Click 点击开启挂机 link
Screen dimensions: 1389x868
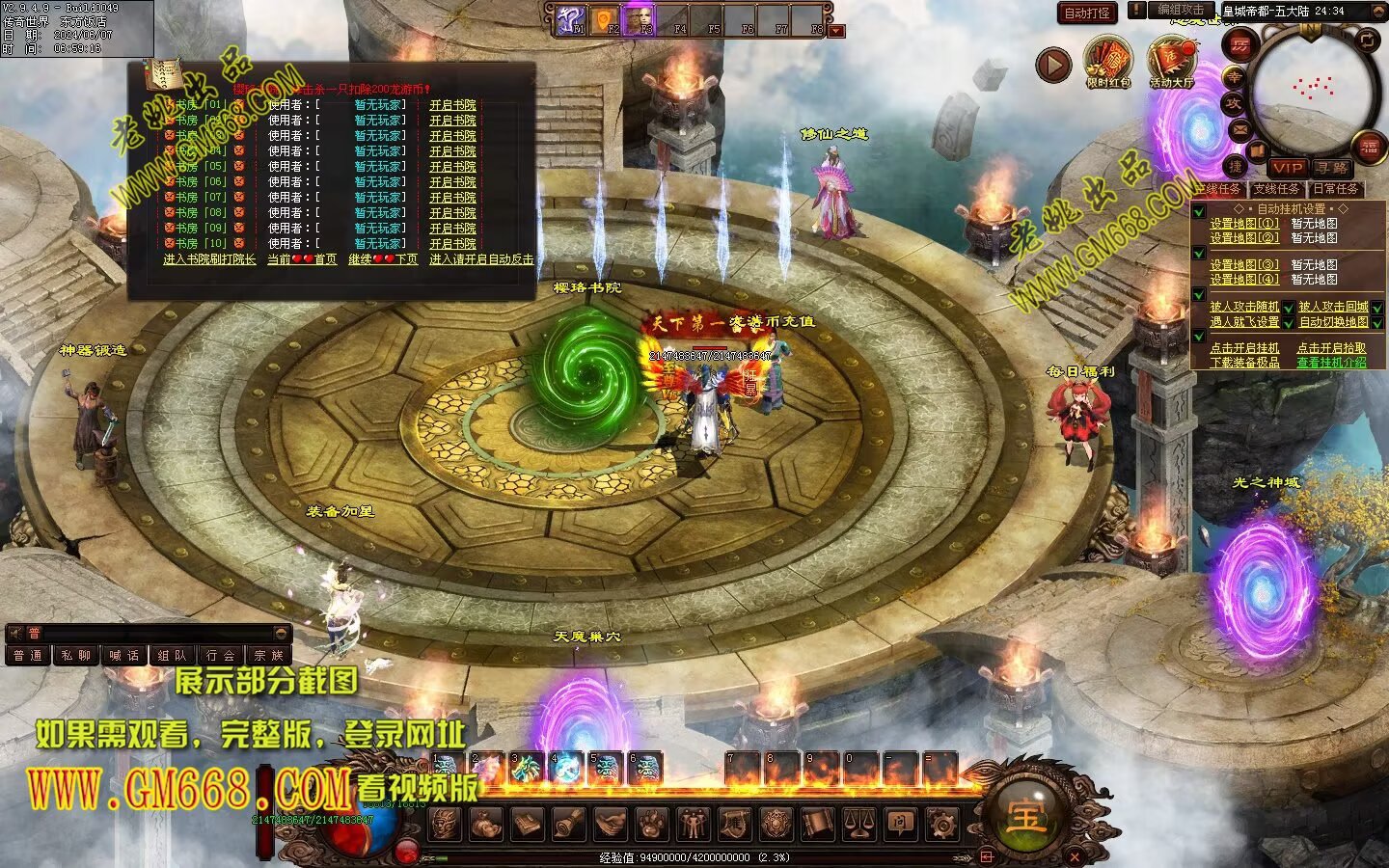(1244, 348)
